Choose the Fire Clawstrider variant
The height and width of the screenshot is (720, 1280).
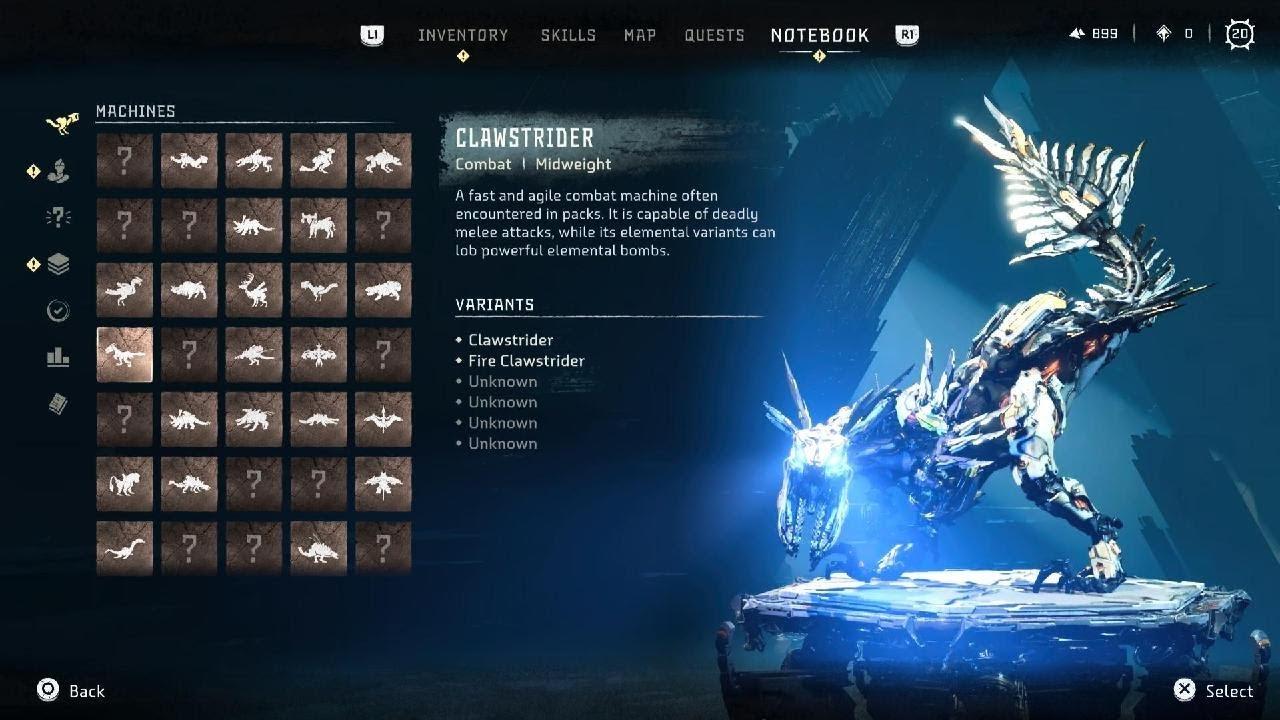tap(526, 361)
